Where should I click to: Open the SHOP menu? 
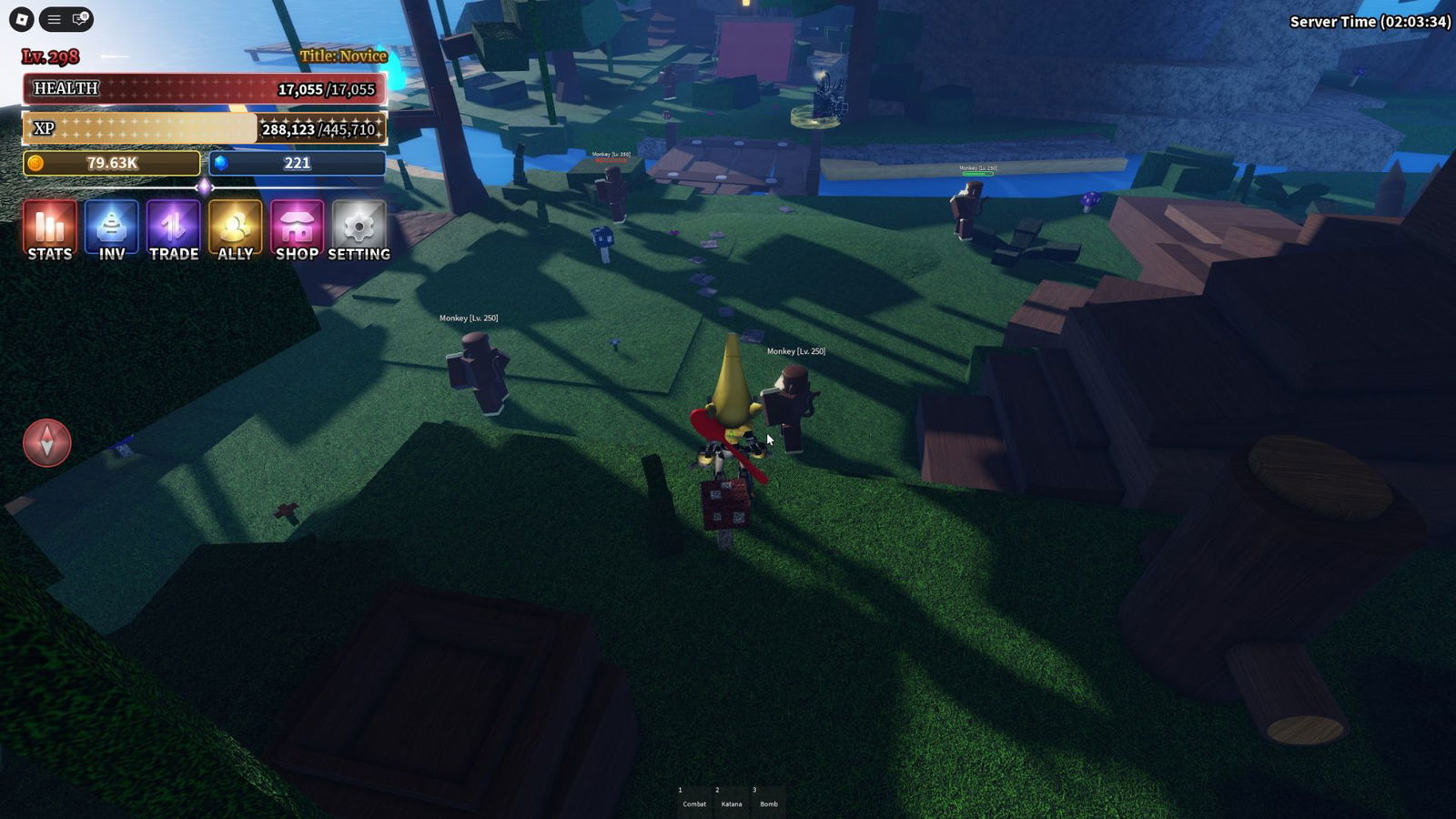[x=297, y=231]
